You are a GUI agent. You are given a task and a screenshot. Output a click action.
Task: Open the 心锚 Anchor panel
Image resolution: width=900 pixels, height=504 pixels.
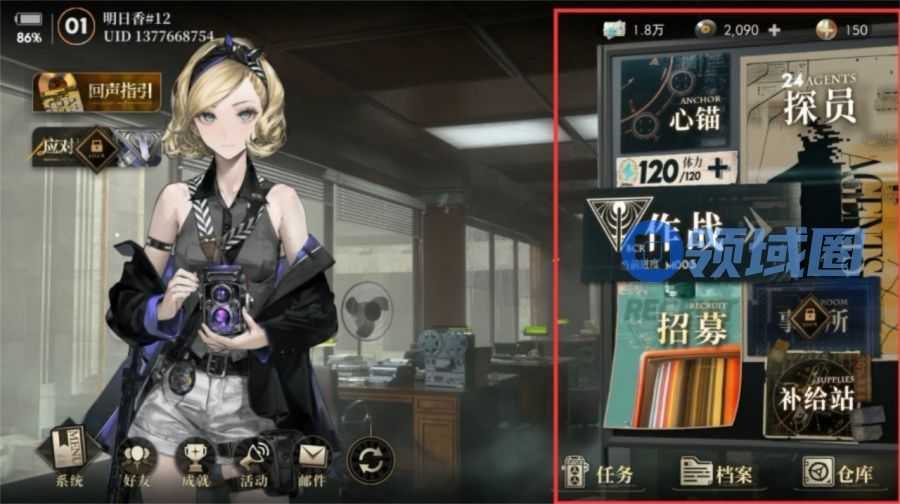pyautogui.click(x=673, y=105)
